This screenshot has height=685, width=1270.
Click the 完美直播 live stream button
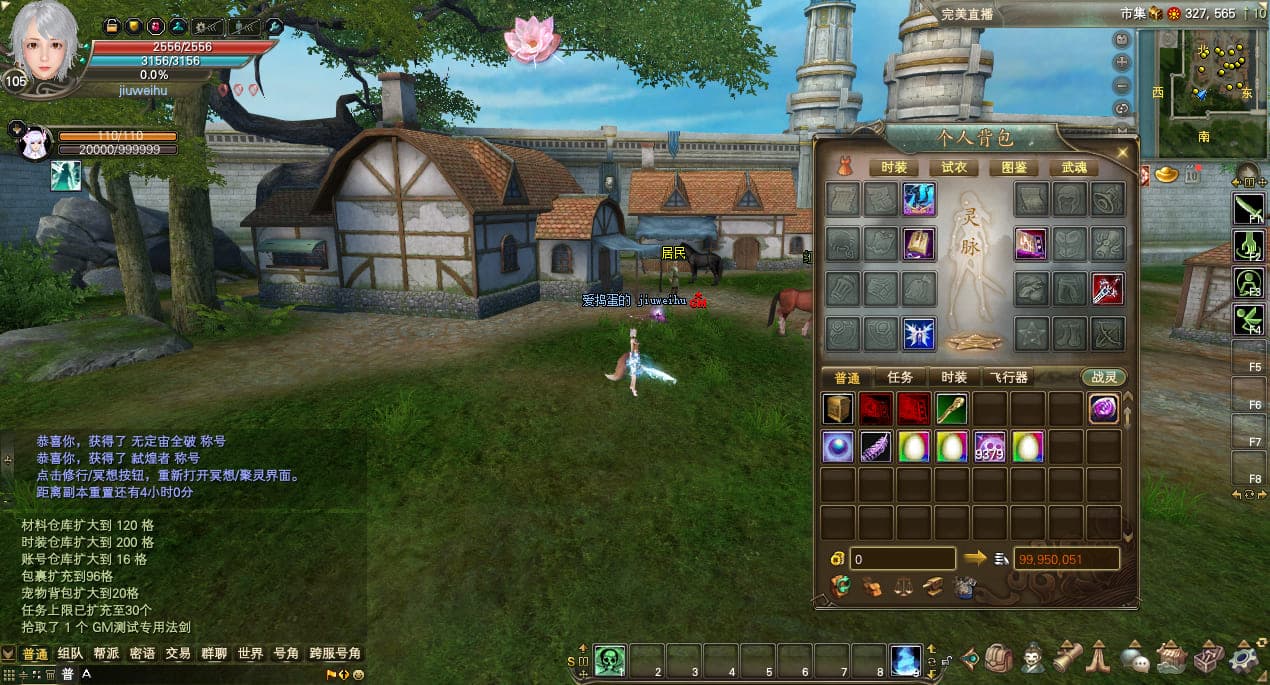point(967,14)
